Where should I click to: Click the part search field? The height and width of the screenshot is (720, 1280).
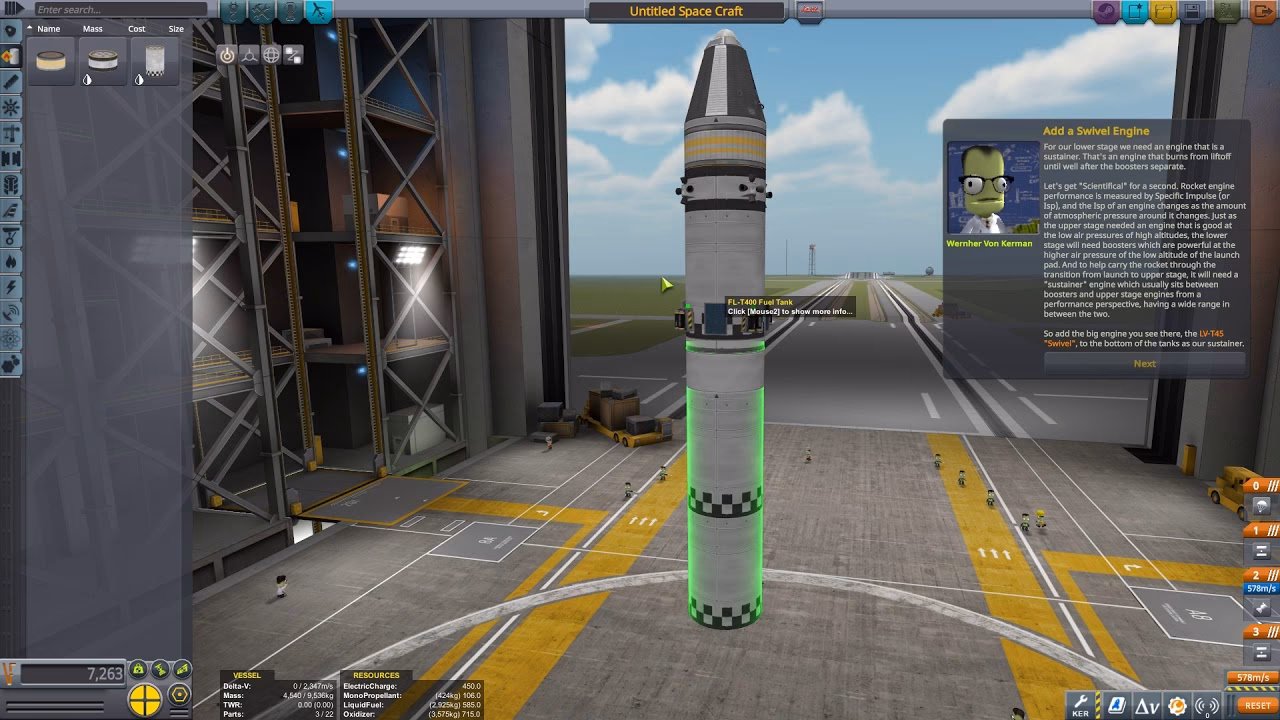click(110, 8)
